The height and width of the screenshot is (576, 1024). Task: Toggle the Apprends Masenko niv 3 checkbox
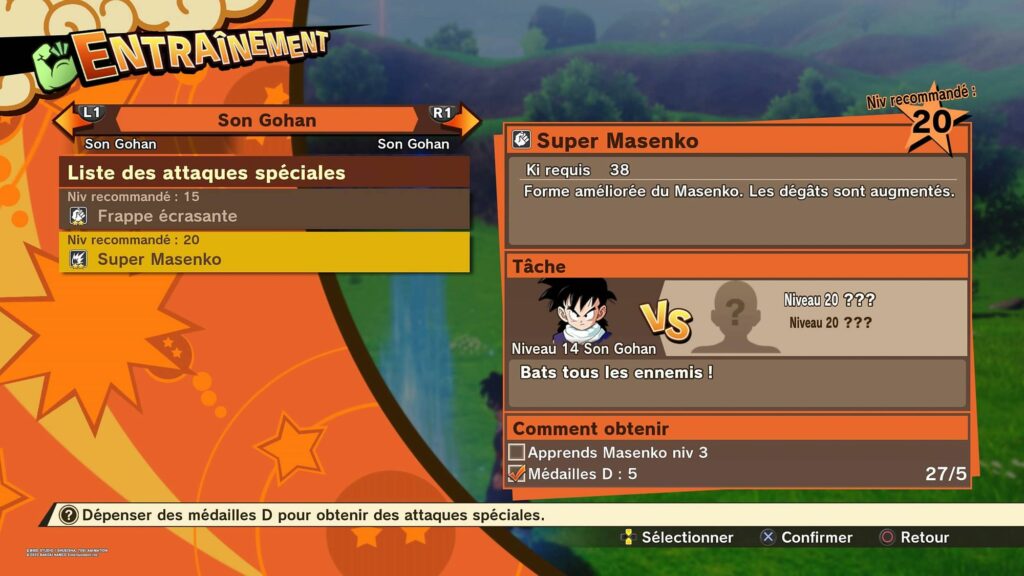(x=517, y=453)
